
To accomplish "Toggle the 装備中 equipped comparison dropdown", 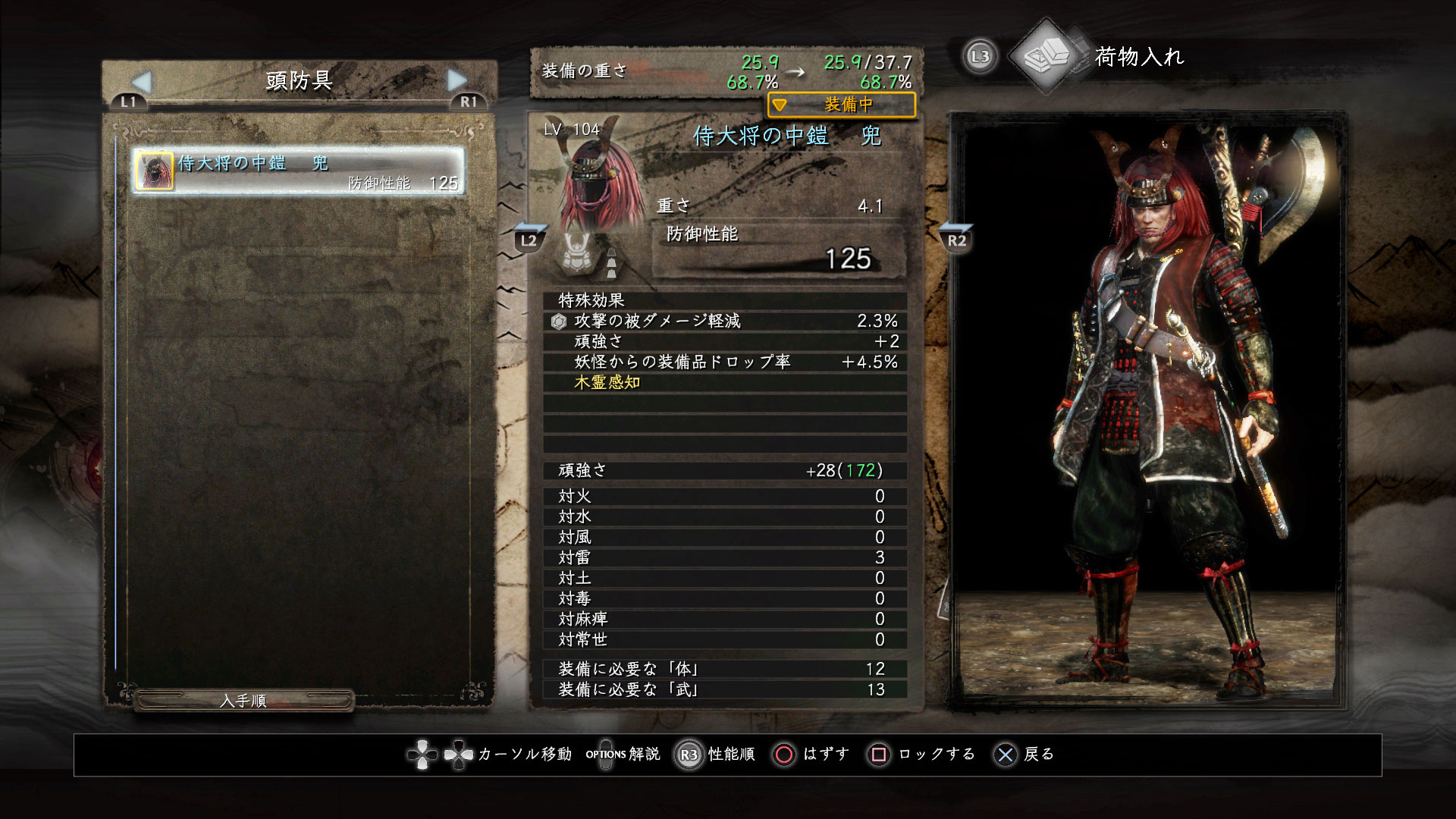I will [x=841, y=105].
